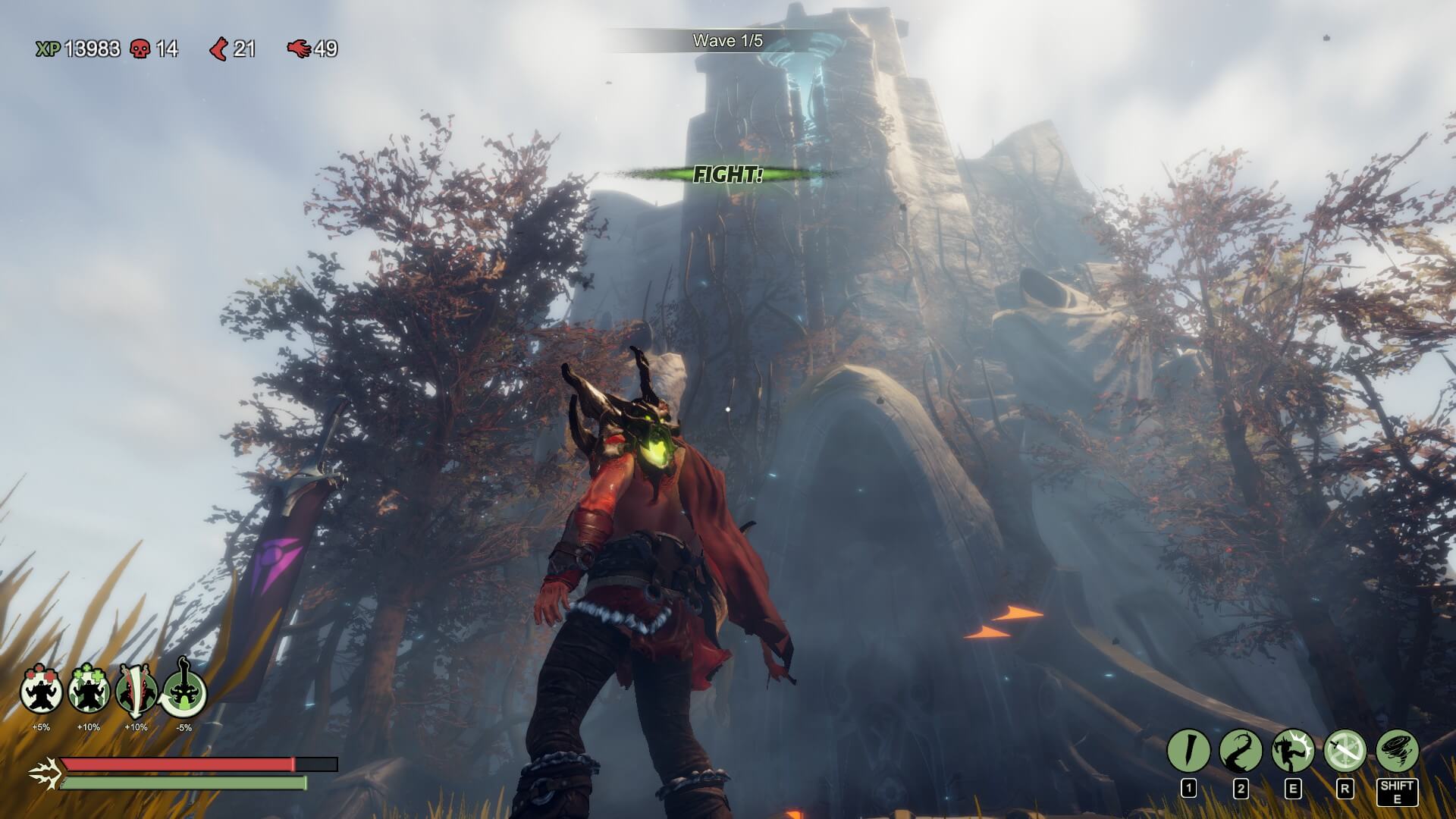Screen dimensions: 1456x819
Task: Show the sword cooldown buff icon
Action: [184, 690]
